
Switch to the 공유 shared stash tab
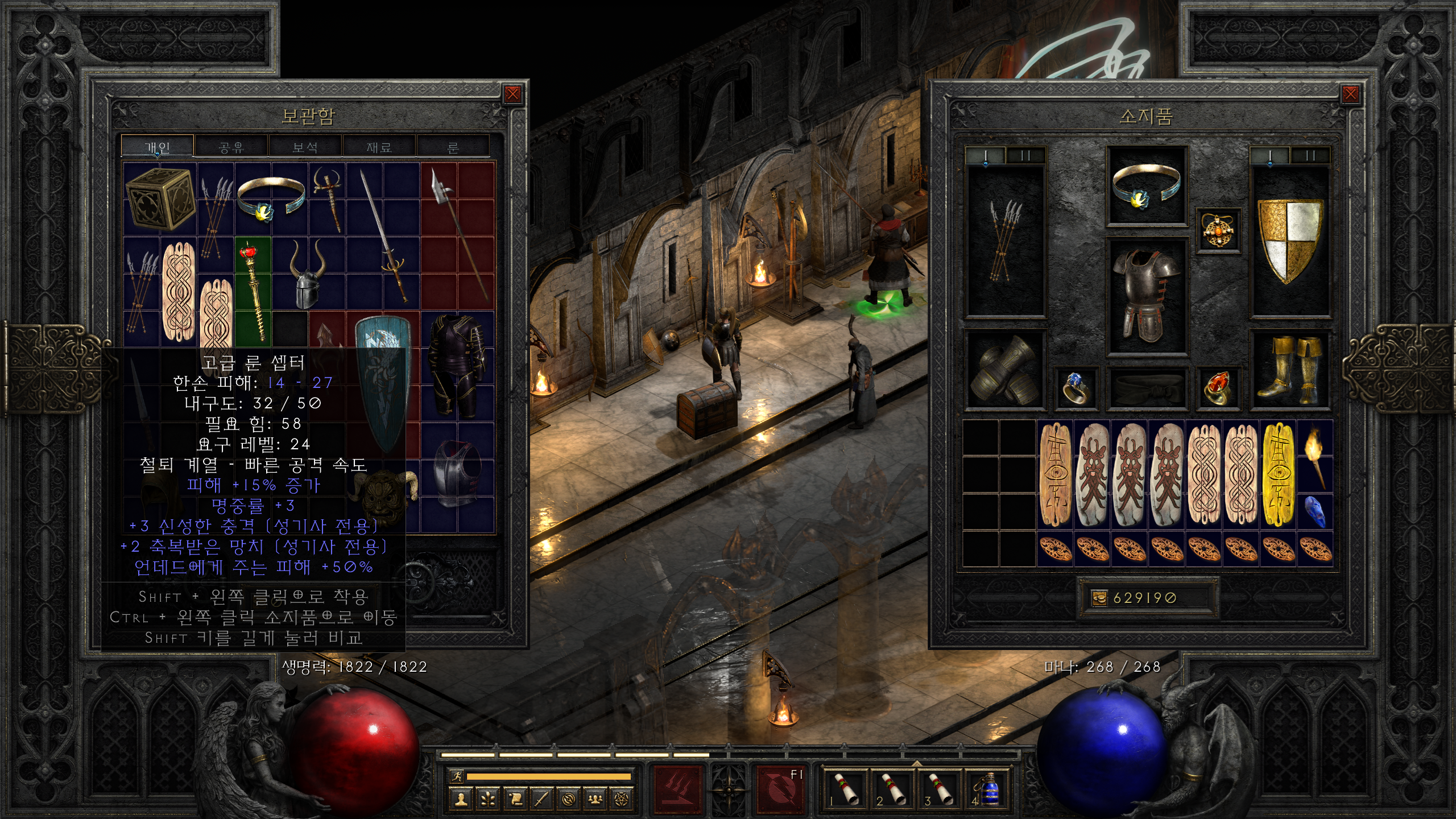click(231, 147)
